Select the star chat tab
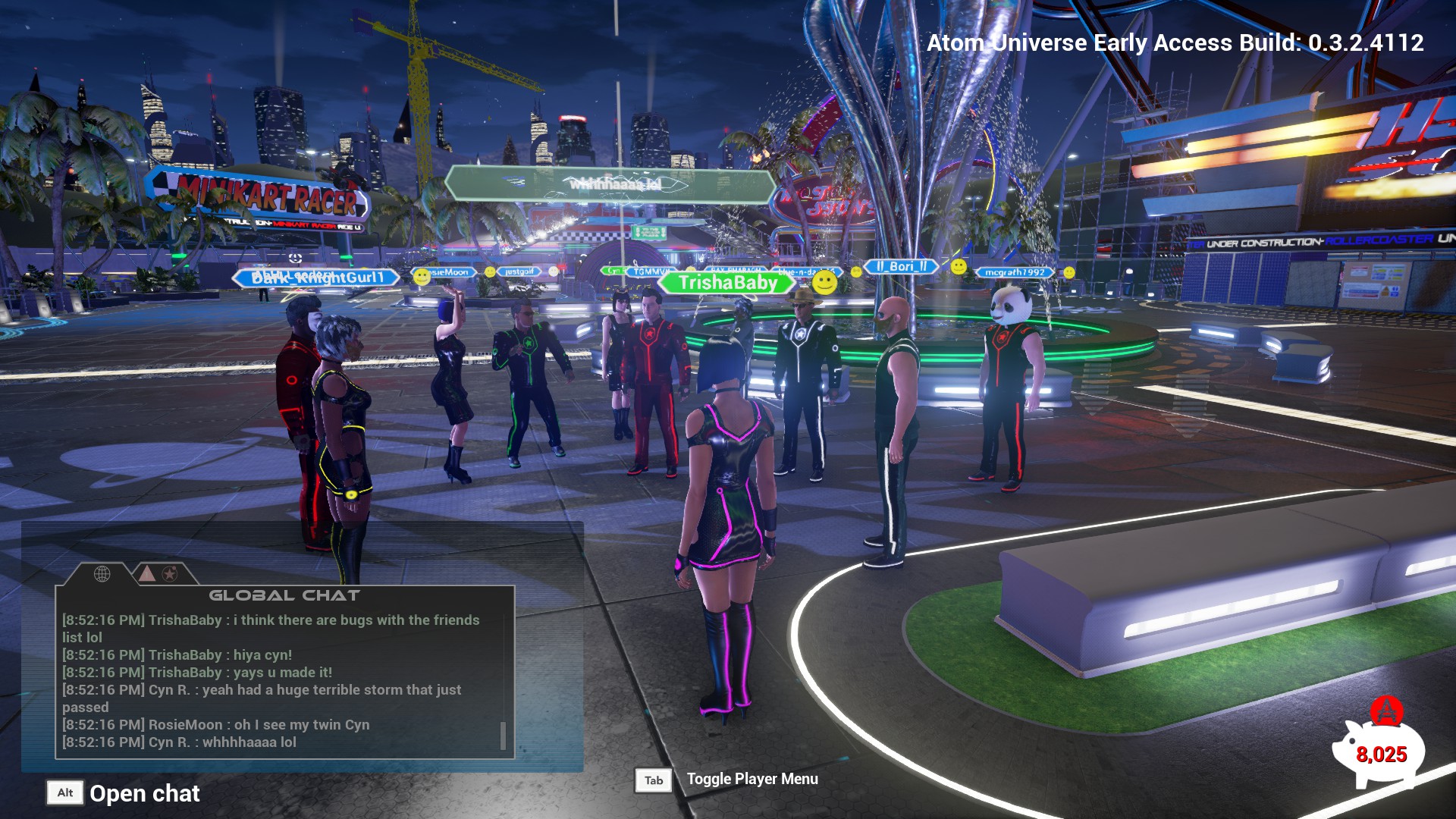1456x819 pixels. click(170, 574)
